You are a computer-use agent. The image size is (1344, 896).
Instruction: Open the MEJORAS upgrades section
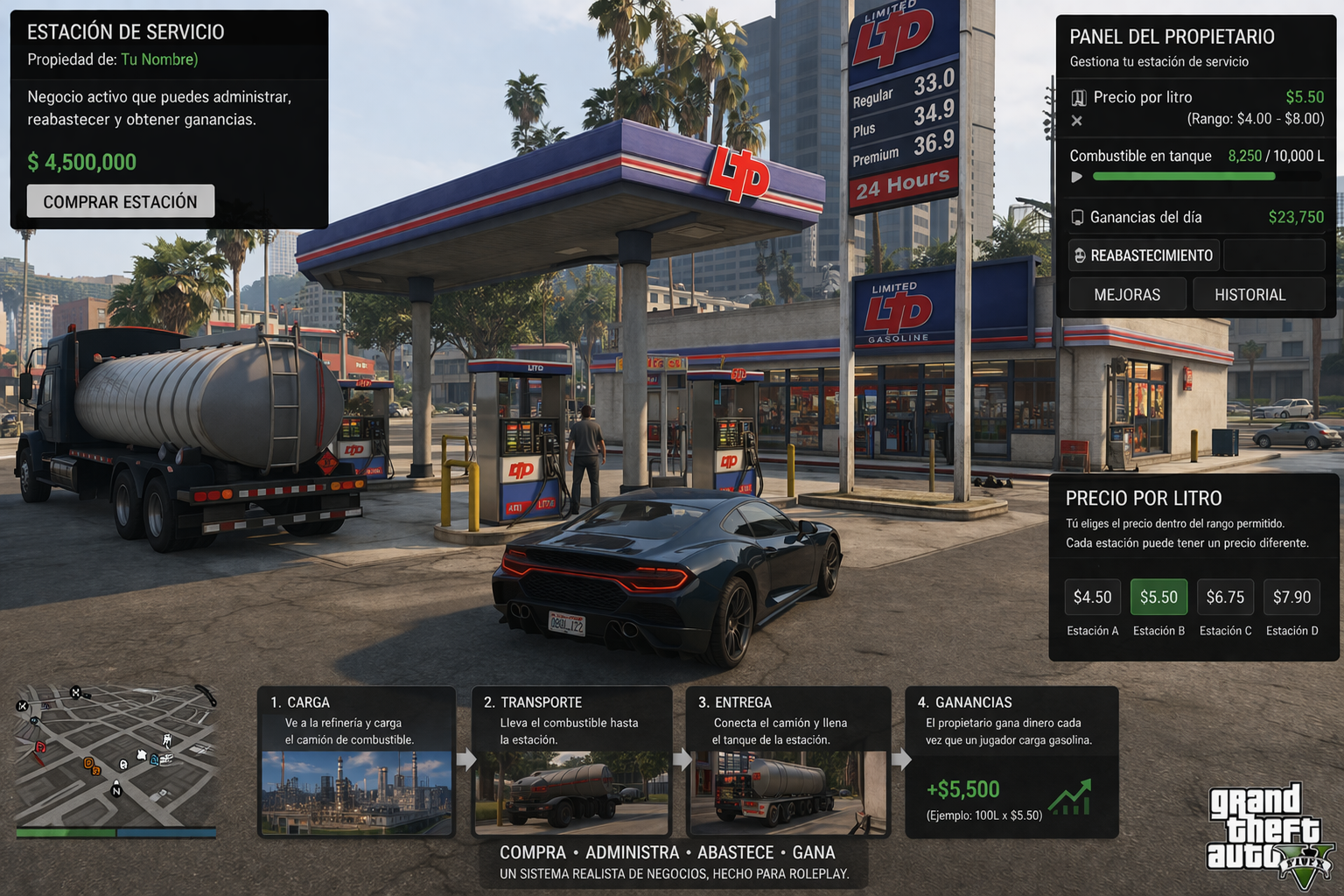coord(1127,295)
